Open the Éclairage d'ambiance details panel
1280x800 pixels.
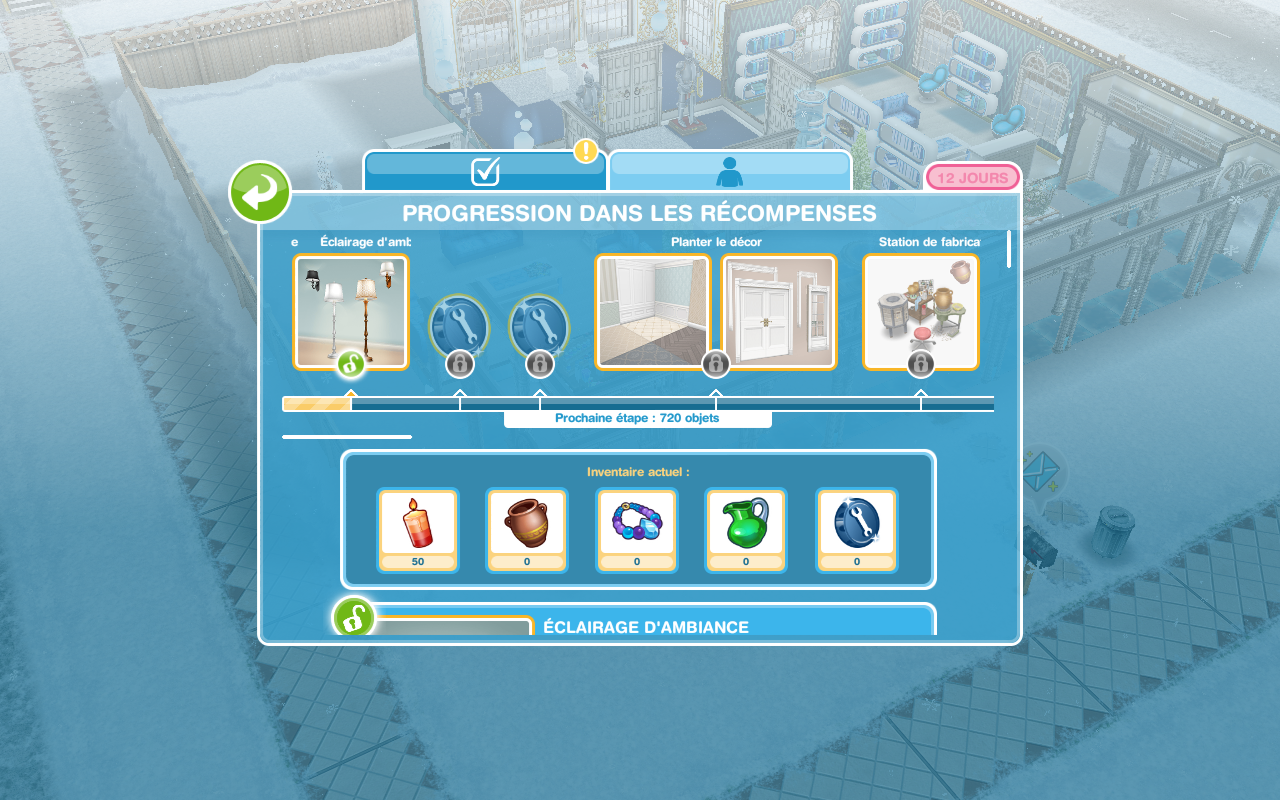[645, 625]
